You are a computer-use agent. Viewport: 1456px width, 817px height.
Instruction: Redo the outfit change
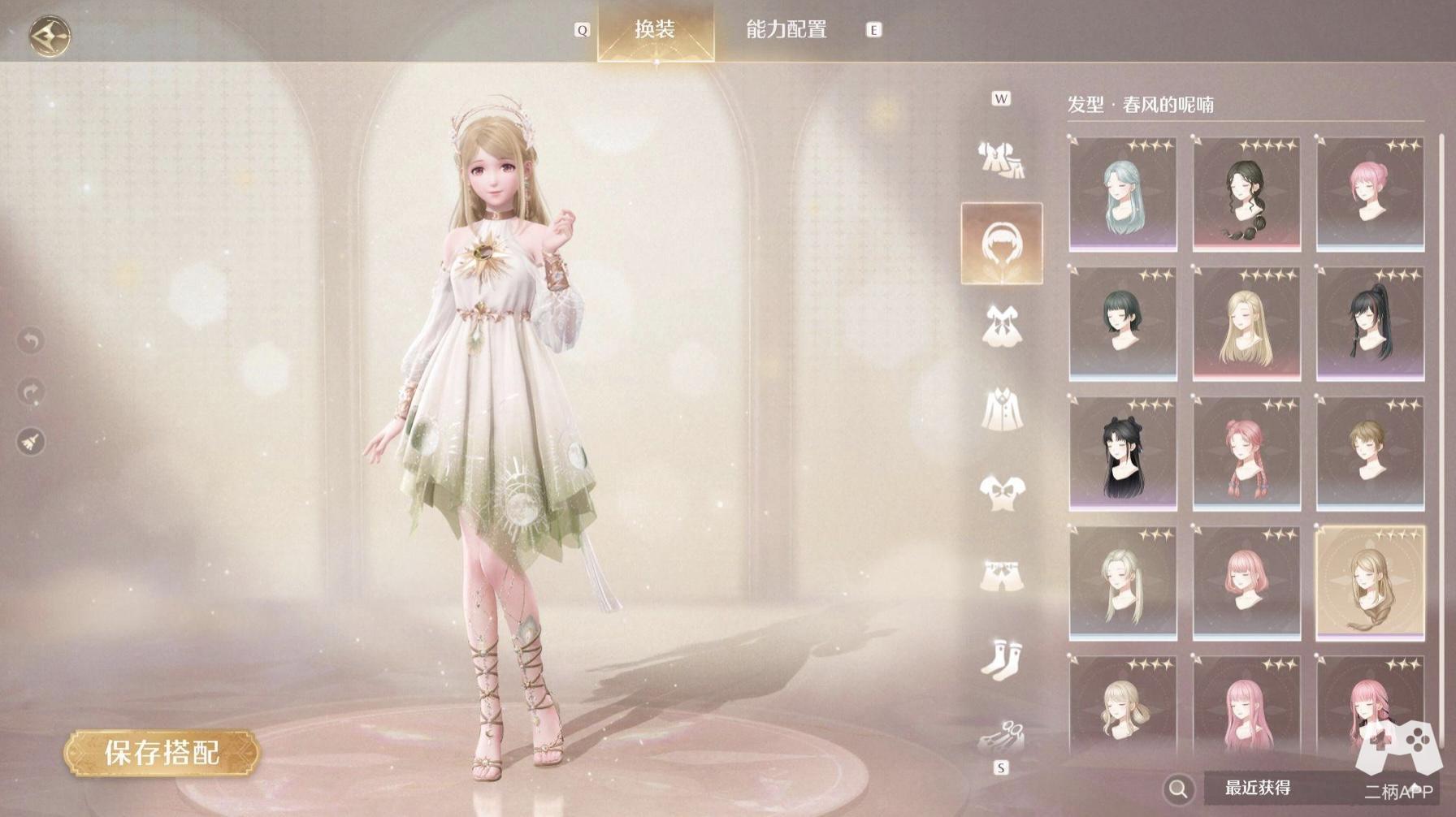[x=31, y=391]
